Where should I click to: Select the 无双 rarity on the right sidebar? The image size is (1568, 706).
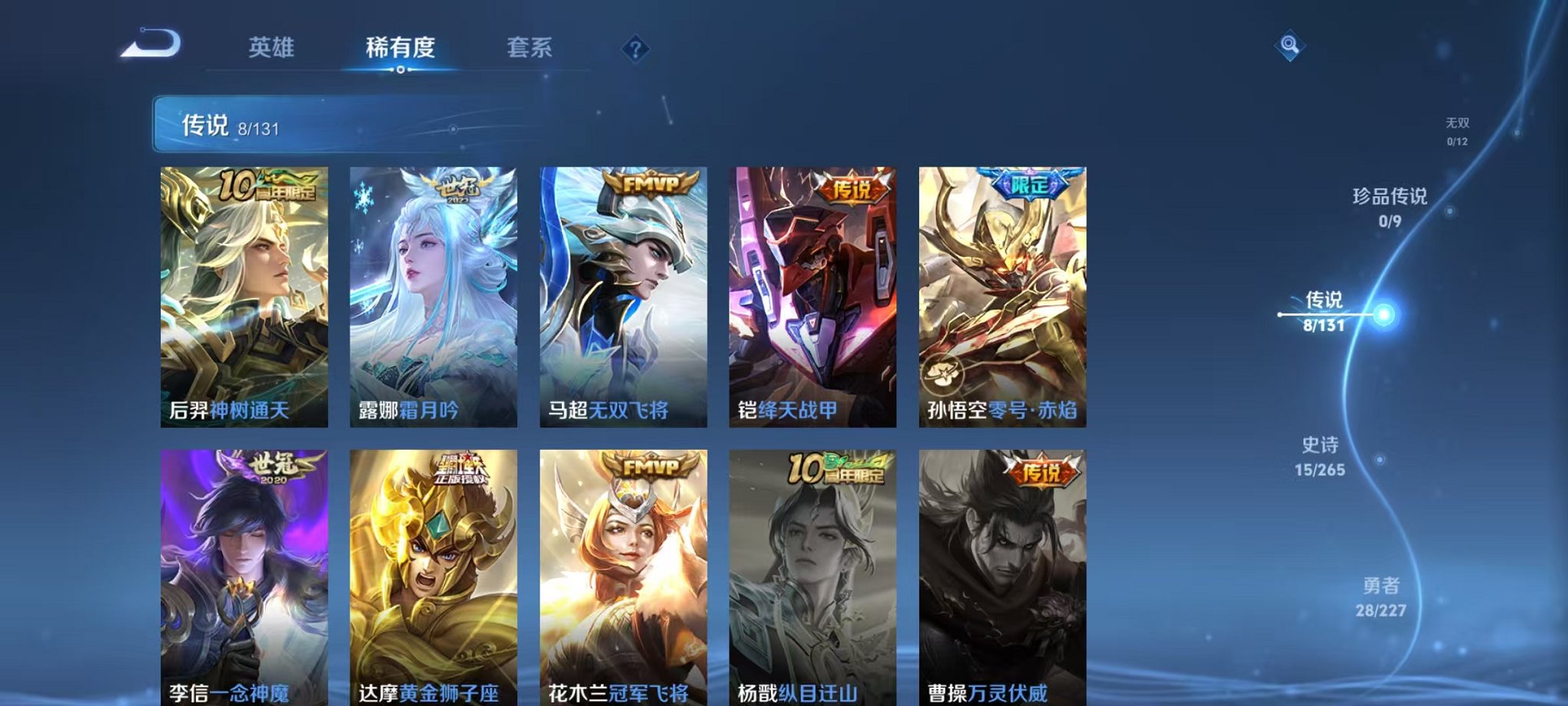[x=1459, y=129]
